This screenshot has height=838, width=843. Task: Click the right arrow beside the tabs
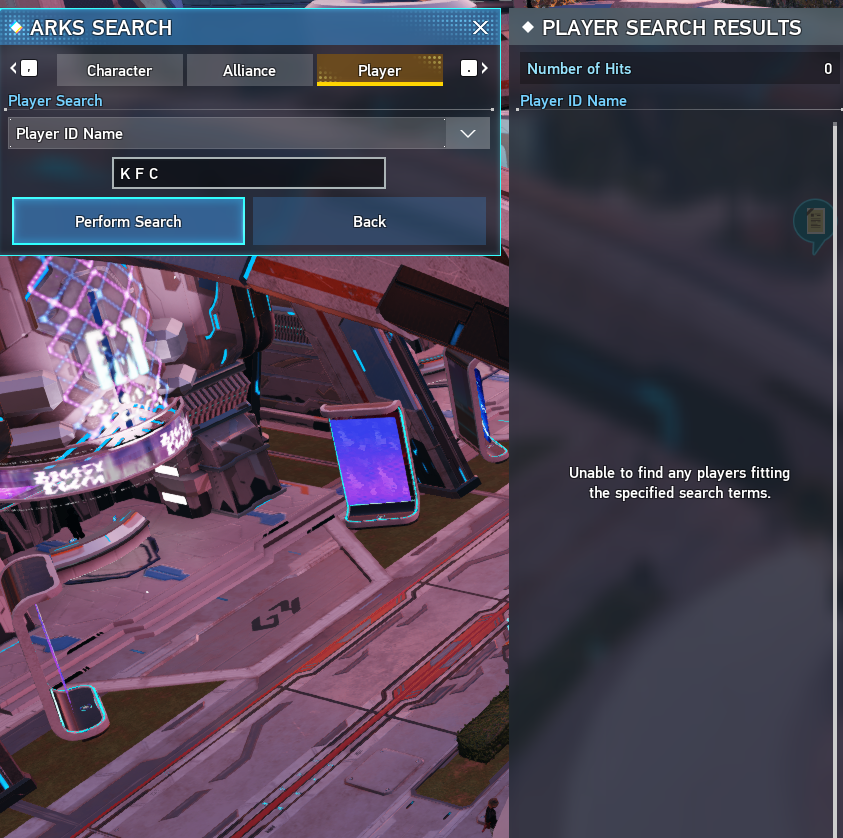click(x=485, y=69)
